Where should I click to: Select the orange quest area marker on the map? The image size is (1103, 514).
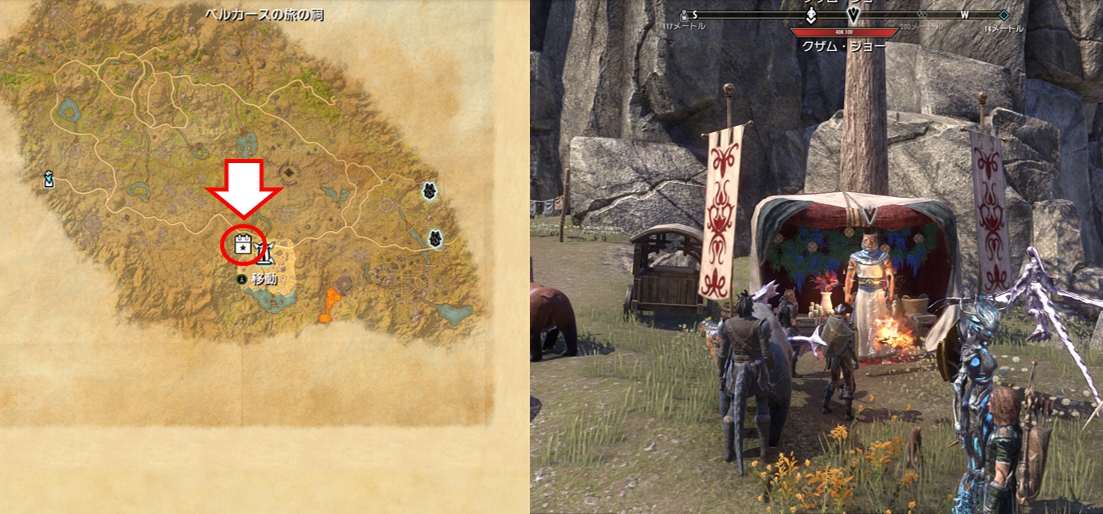(x=328, y=303)
